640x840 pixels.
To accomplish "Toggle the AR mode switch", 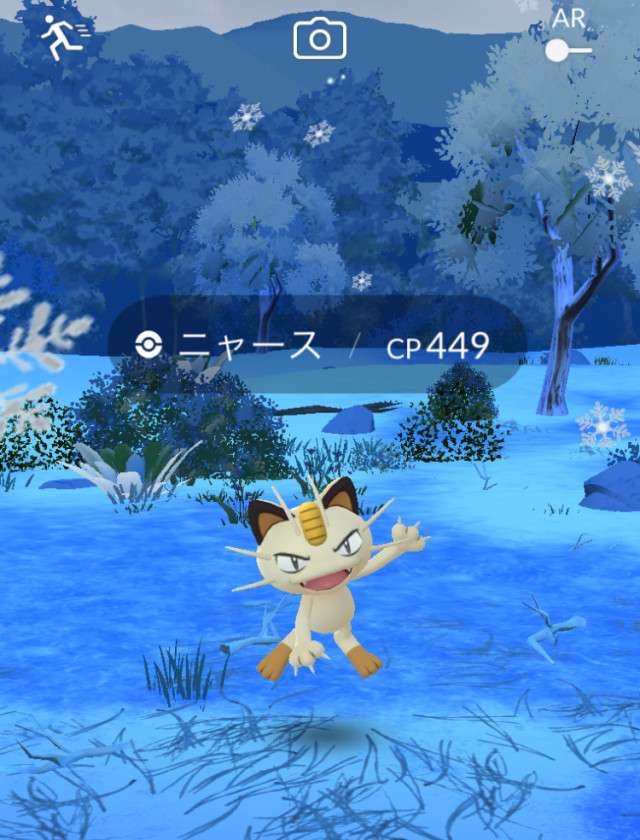I will (568, 50).
